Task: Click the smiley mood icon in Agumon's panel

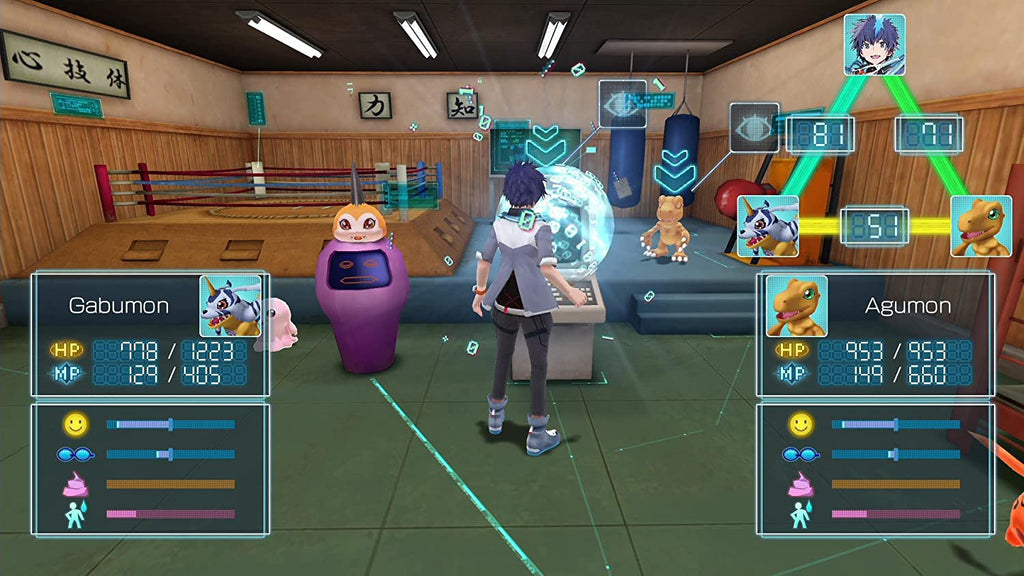Action: tap(801, 424)
